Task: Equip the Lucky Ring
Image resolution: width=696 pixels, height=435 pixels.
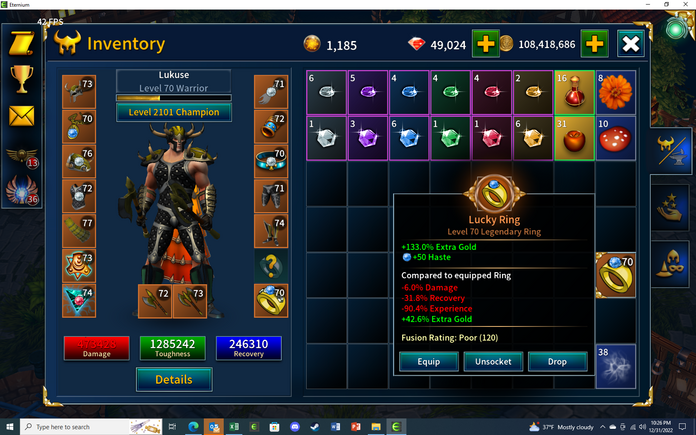Action: 423,361
